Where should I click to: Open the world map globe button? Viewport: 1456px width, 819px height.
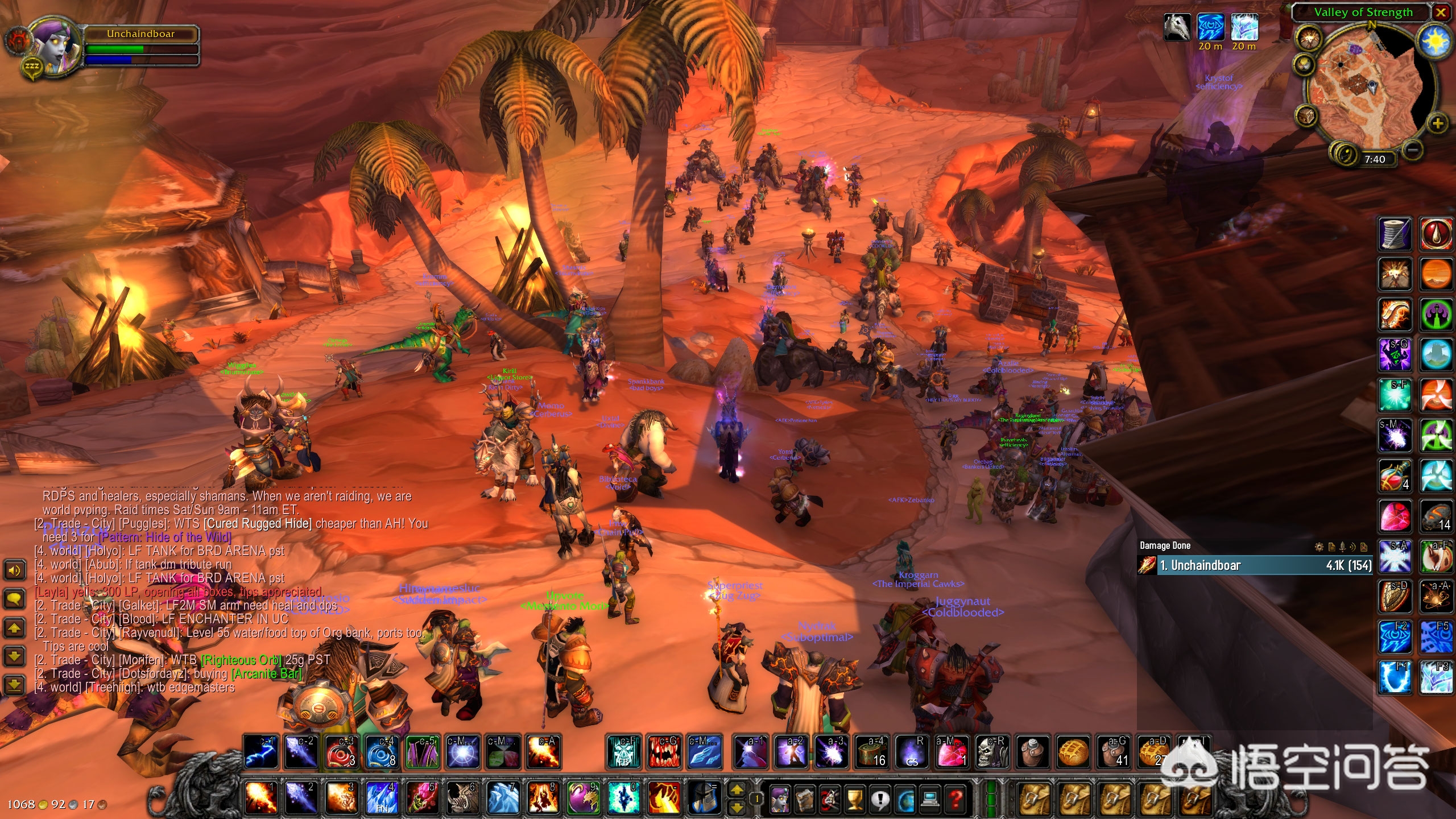[905, 800]
